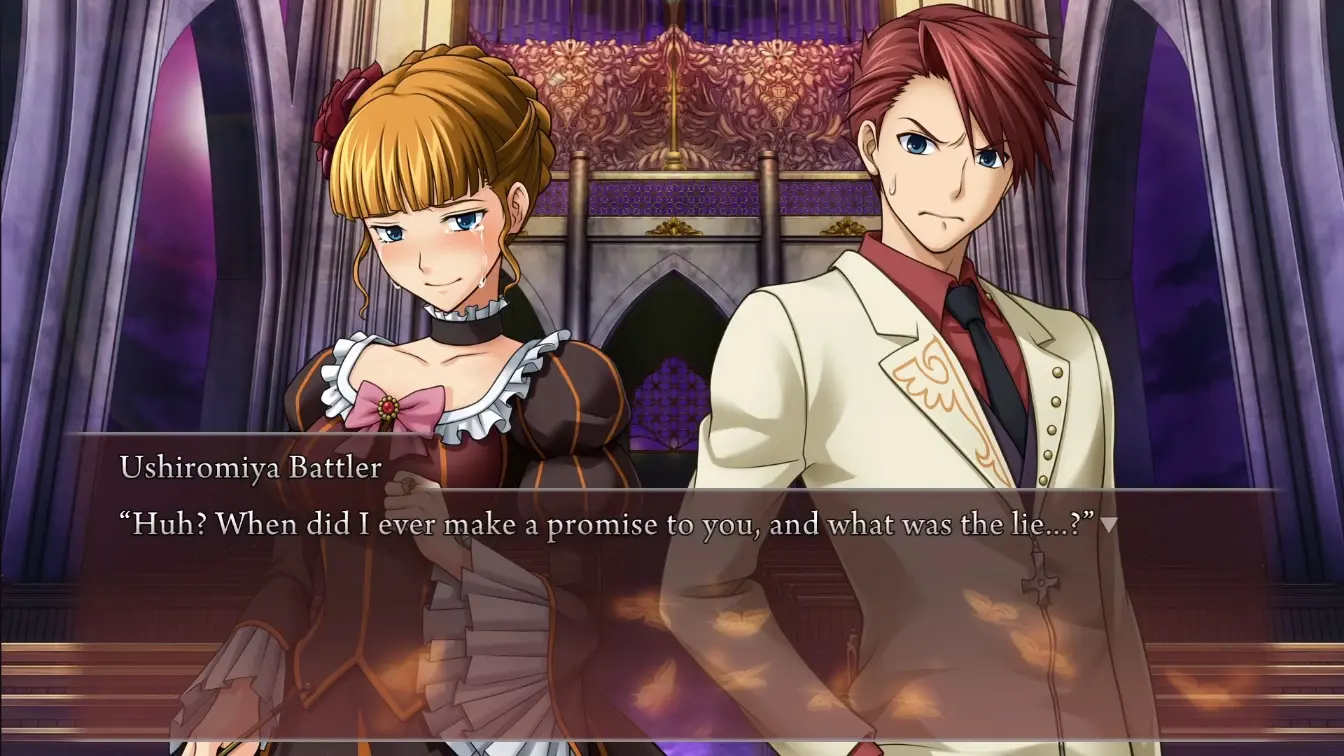Click the dialogue advance arrow indicator

[x=1108, y=524]
